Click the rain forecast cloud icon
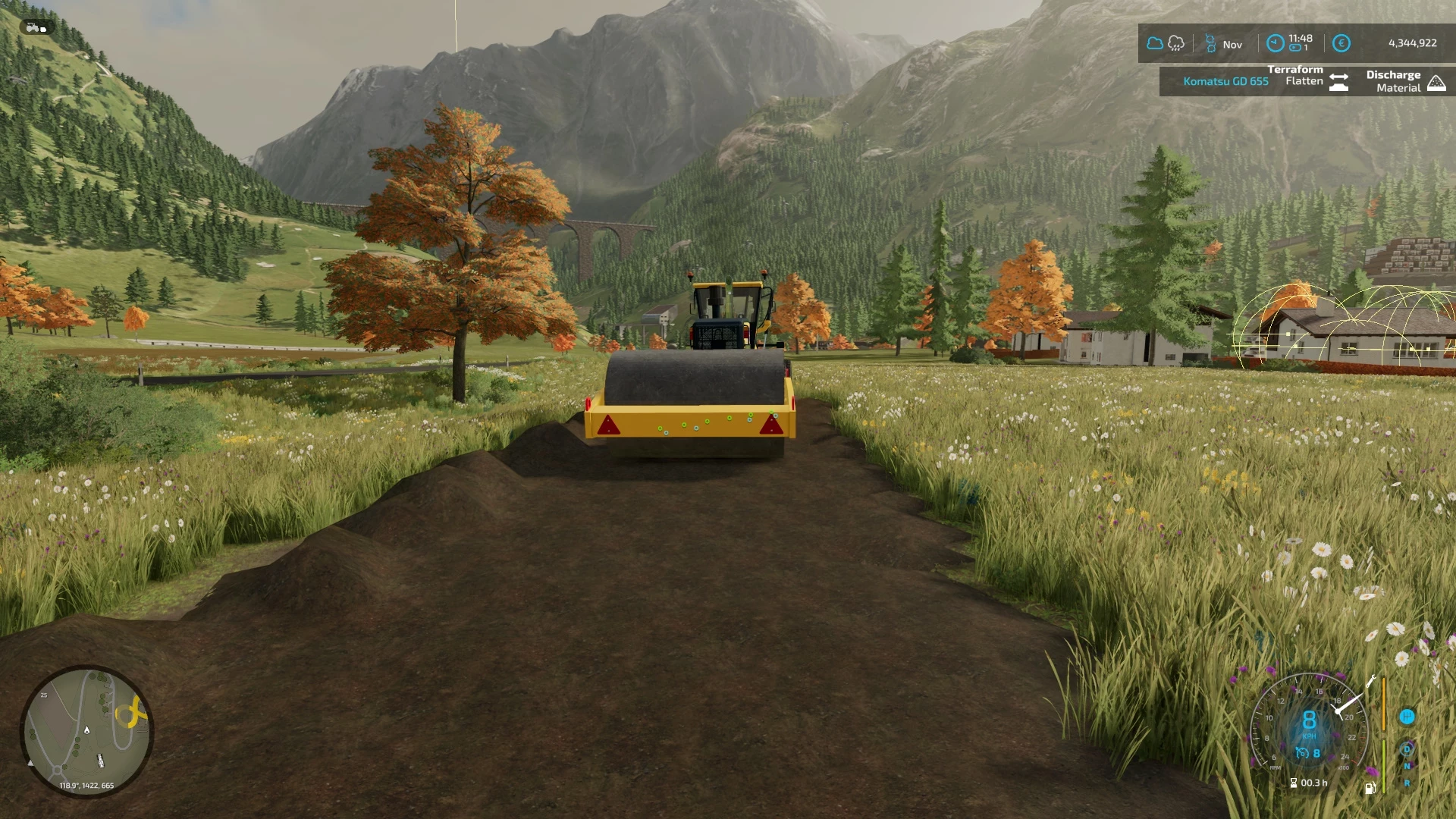Viewport: 1456px width, 819px height. (1175, 43)
